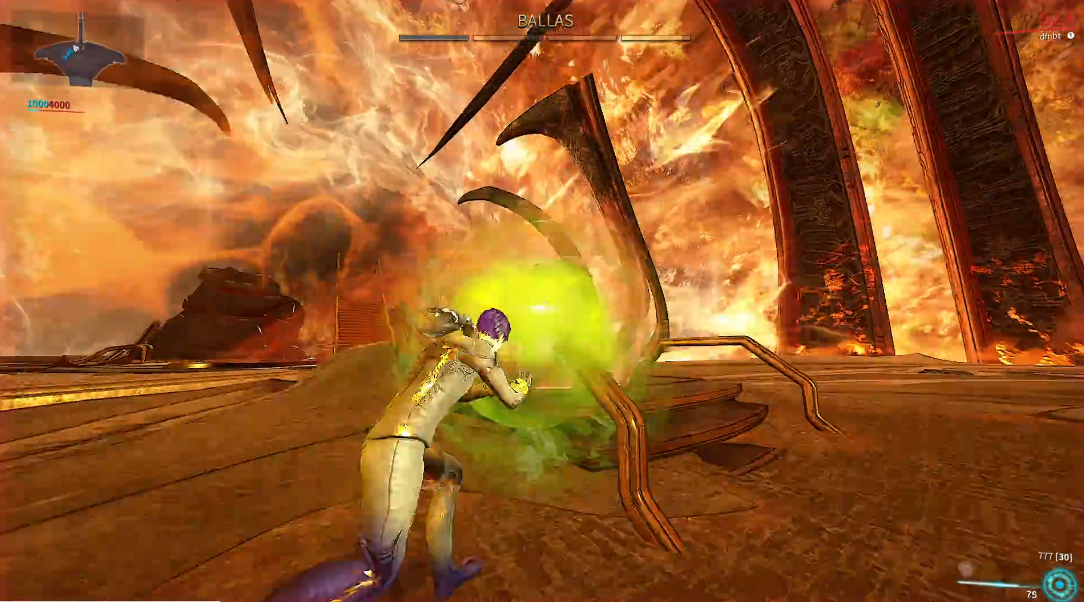The height and width of the screenshot is (602, 1084).
Task: Click the small white badge beside the player name
Action: tap(1071, 36)
